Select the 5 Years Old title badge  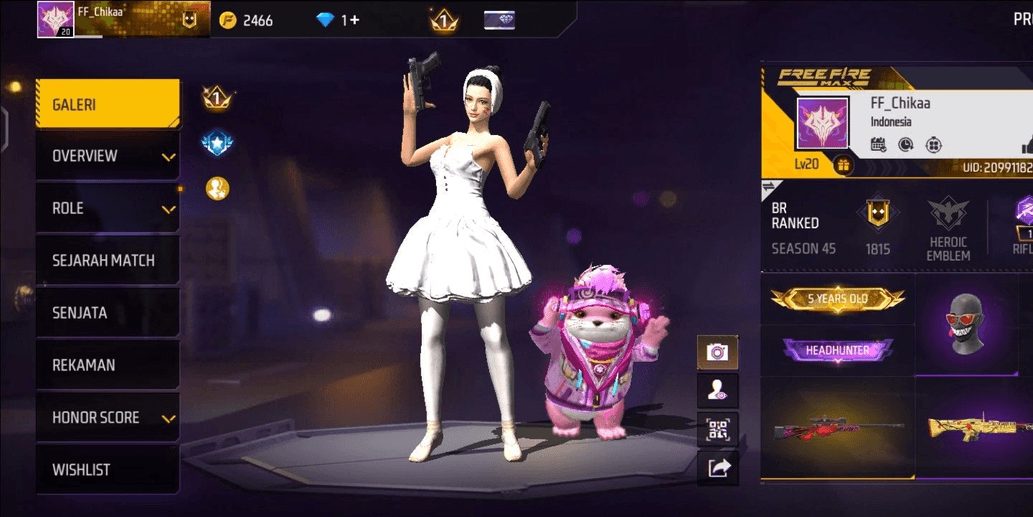point(838,298)
